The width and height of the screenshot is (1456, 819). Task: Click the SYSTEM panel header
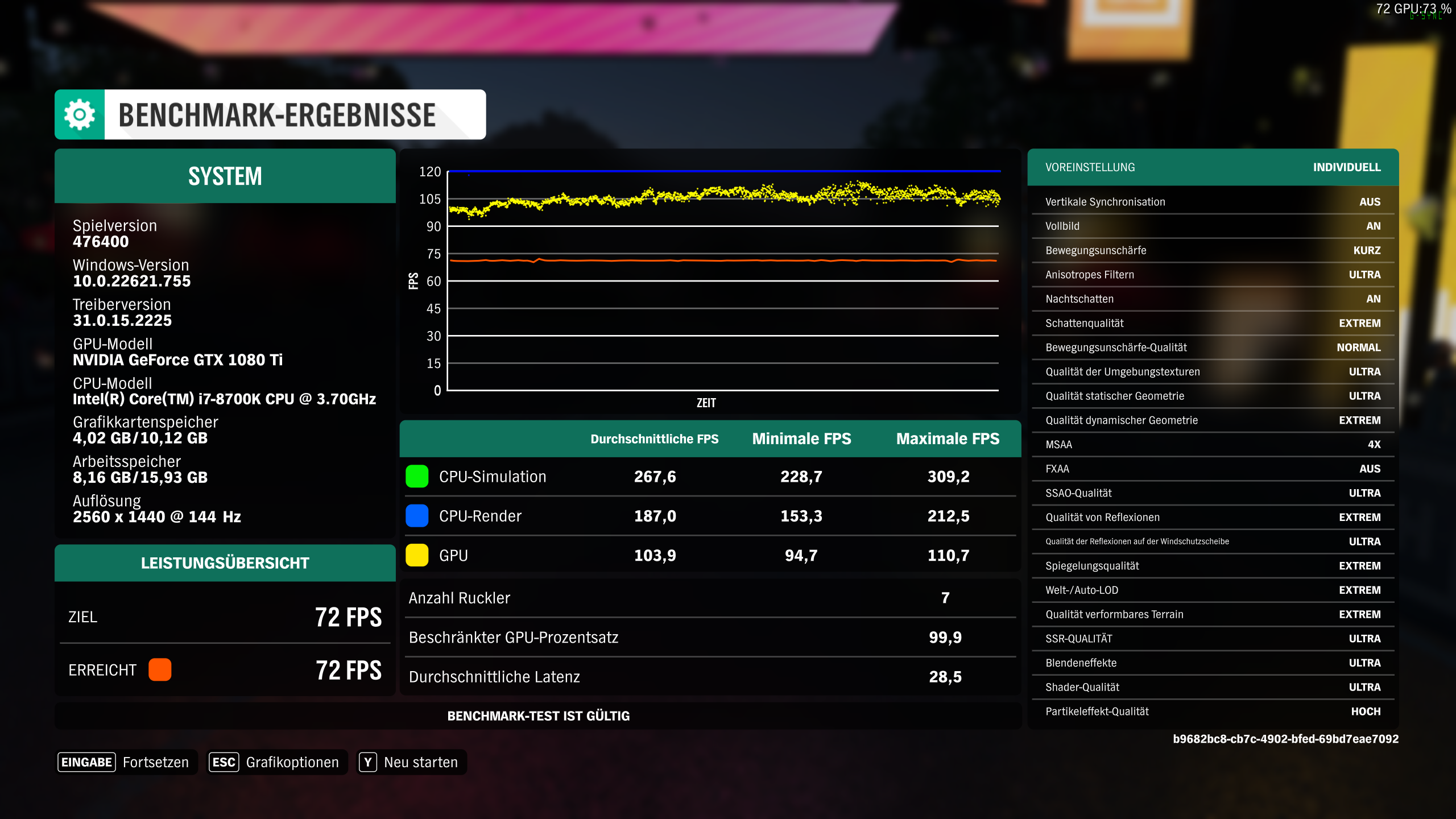225,176
